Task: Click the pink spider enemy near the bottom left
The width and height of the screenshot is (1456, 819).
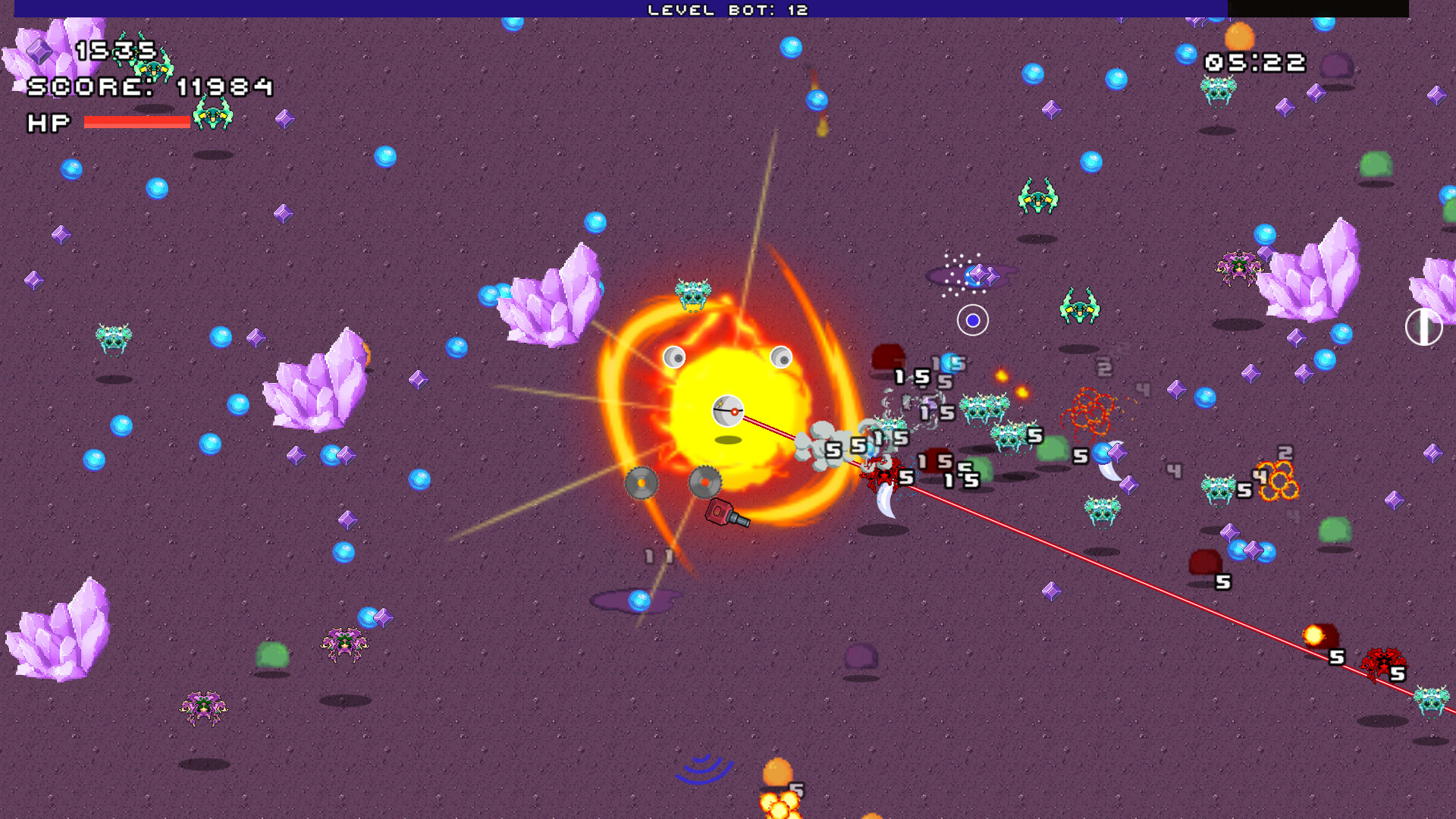Action: pyautogui.click(x=203, y=705)
